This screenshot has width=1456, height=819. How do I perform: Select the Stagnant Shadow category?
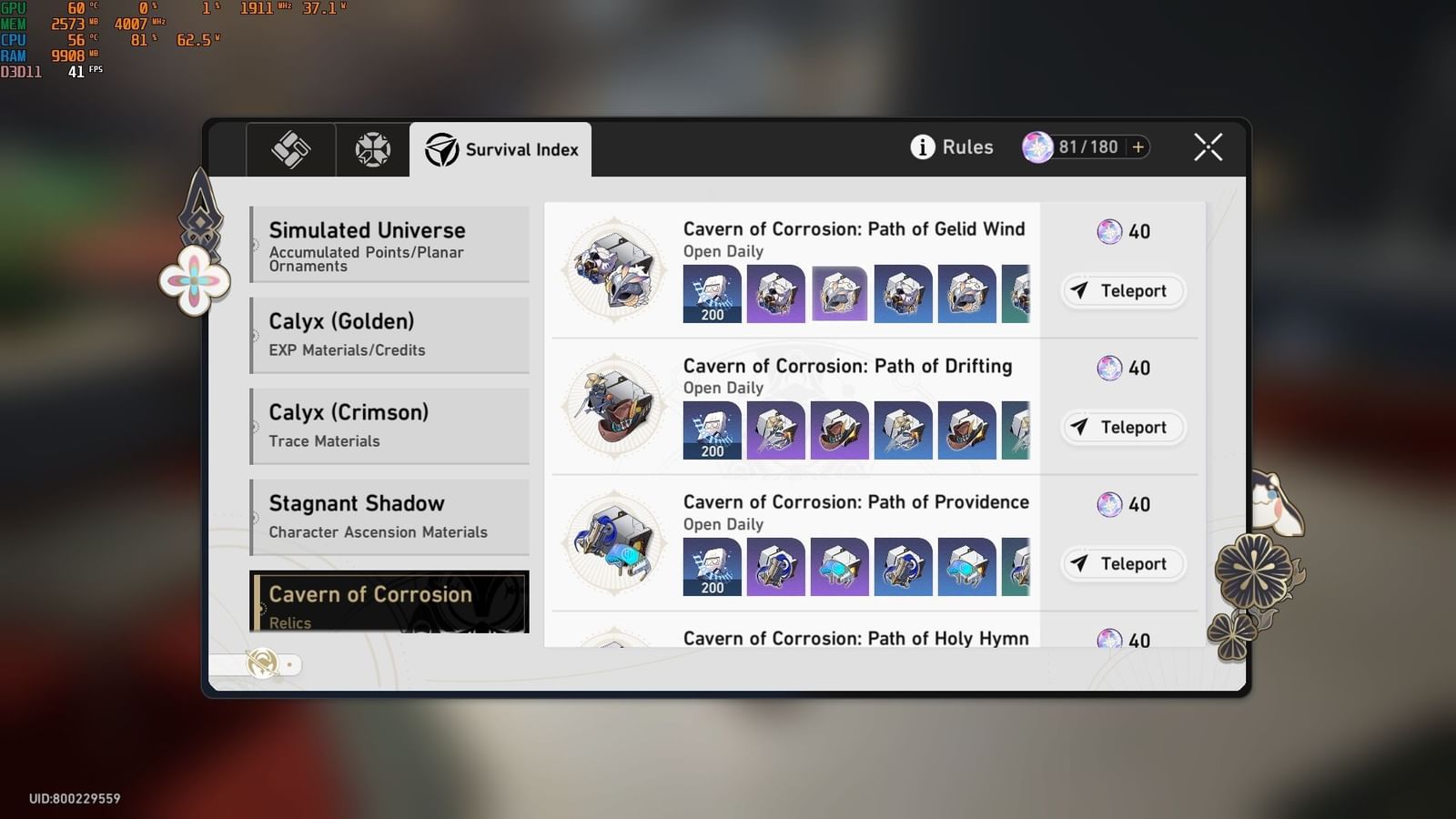pos(389,516)
